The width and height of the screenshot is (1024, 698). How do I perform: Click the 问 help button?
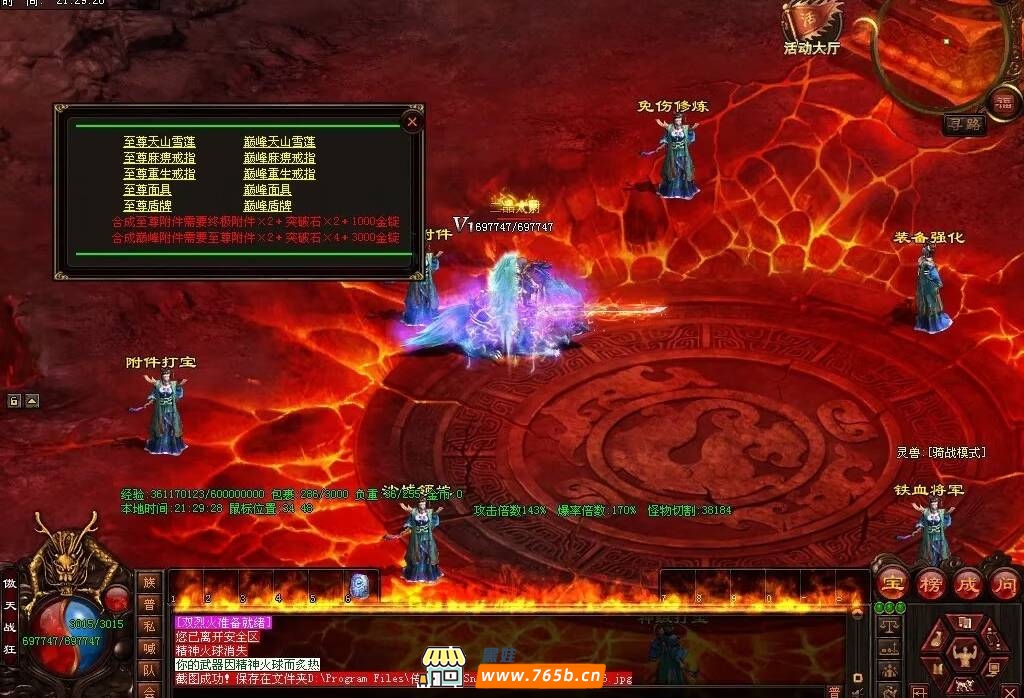1004,582
